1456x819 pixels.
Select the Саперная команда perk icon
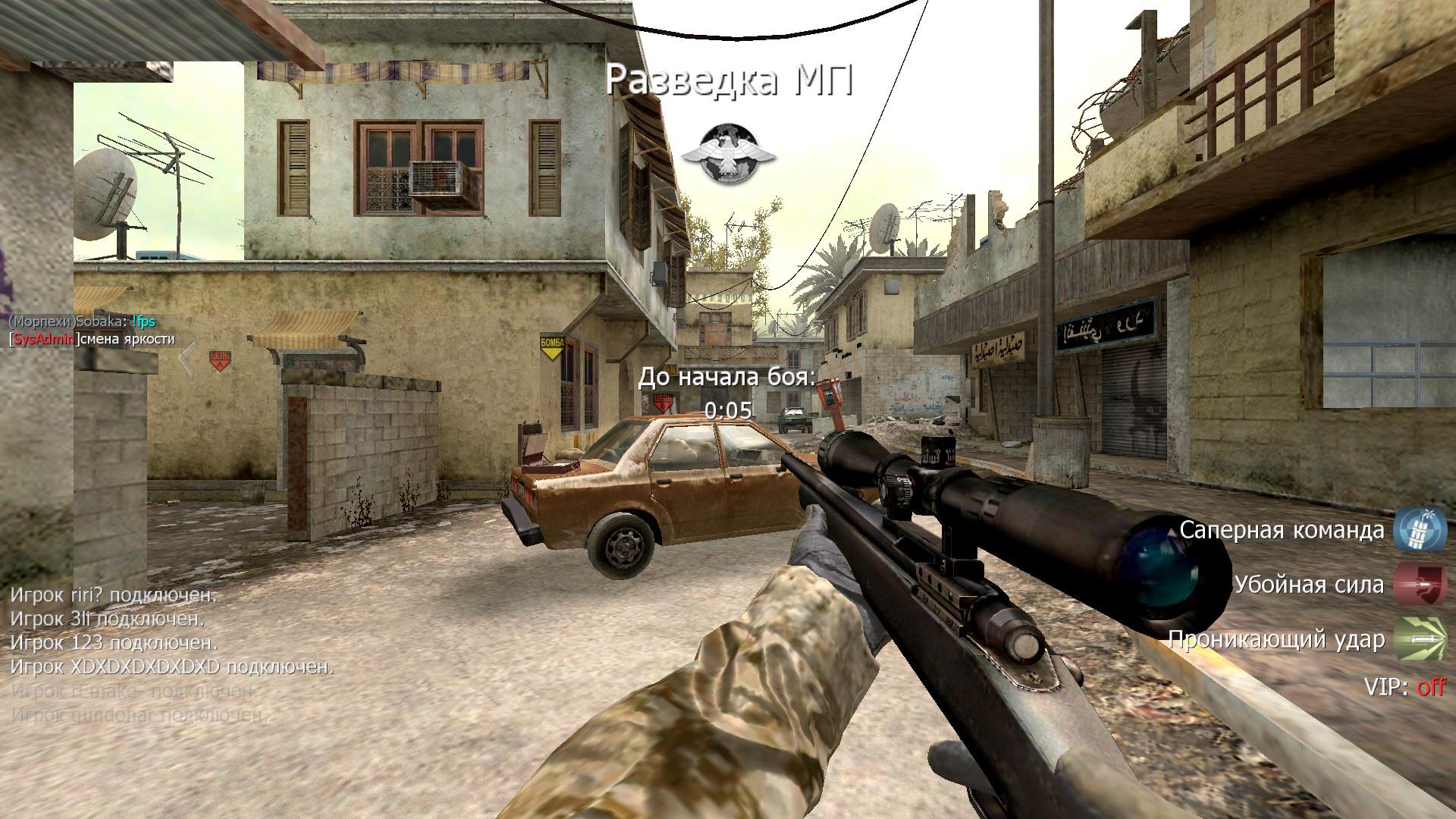tap(1420, 529)
